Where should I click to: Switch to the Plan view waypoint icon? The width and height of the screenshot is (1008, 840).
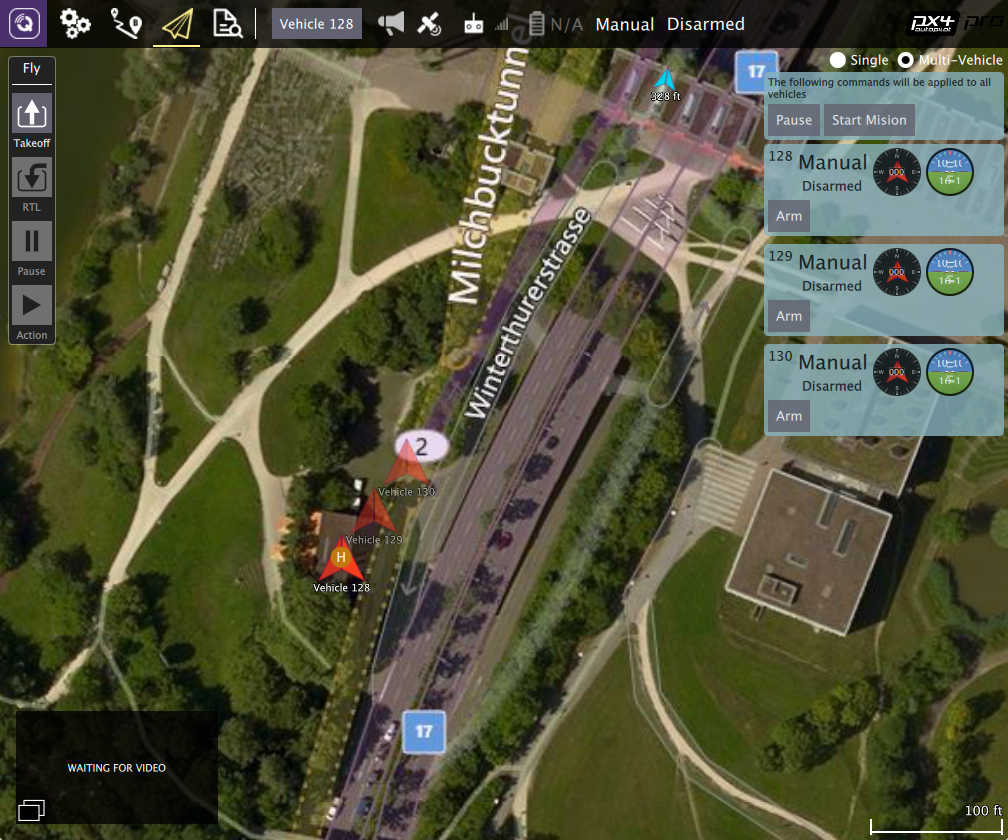click(x=126, y=23)
